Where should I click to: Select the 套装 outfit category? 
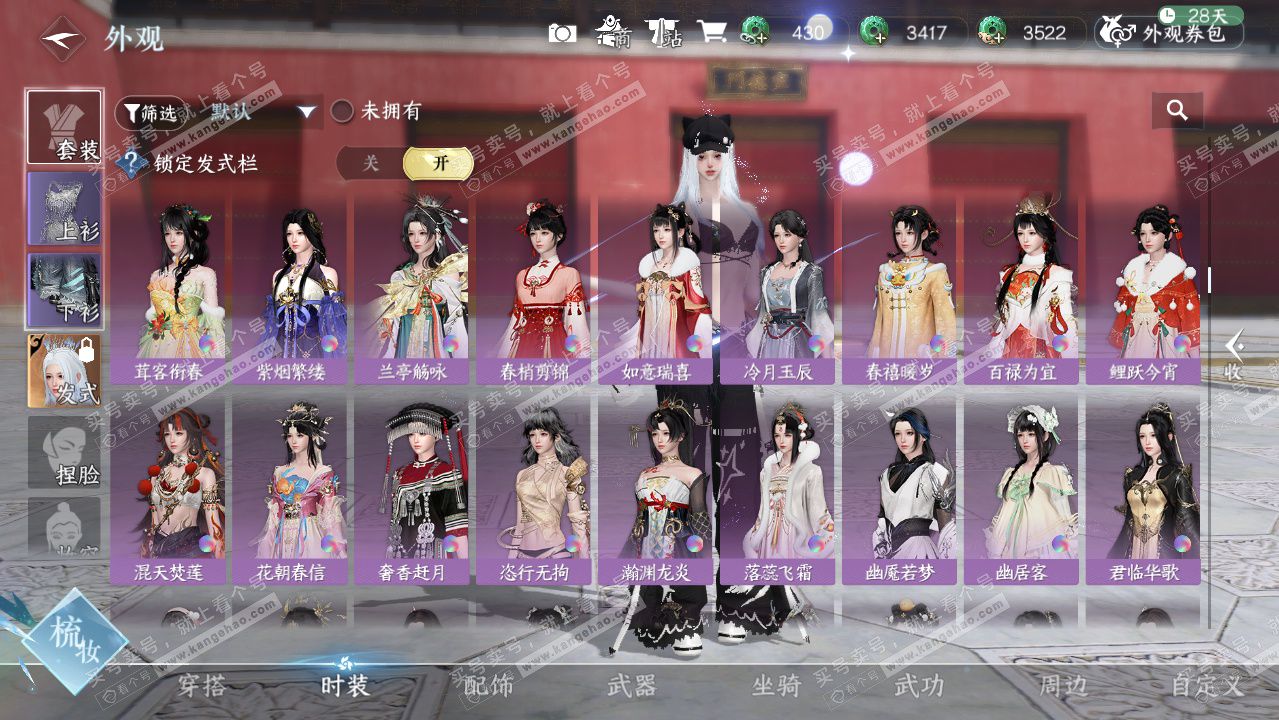click(x=65, y=128)
